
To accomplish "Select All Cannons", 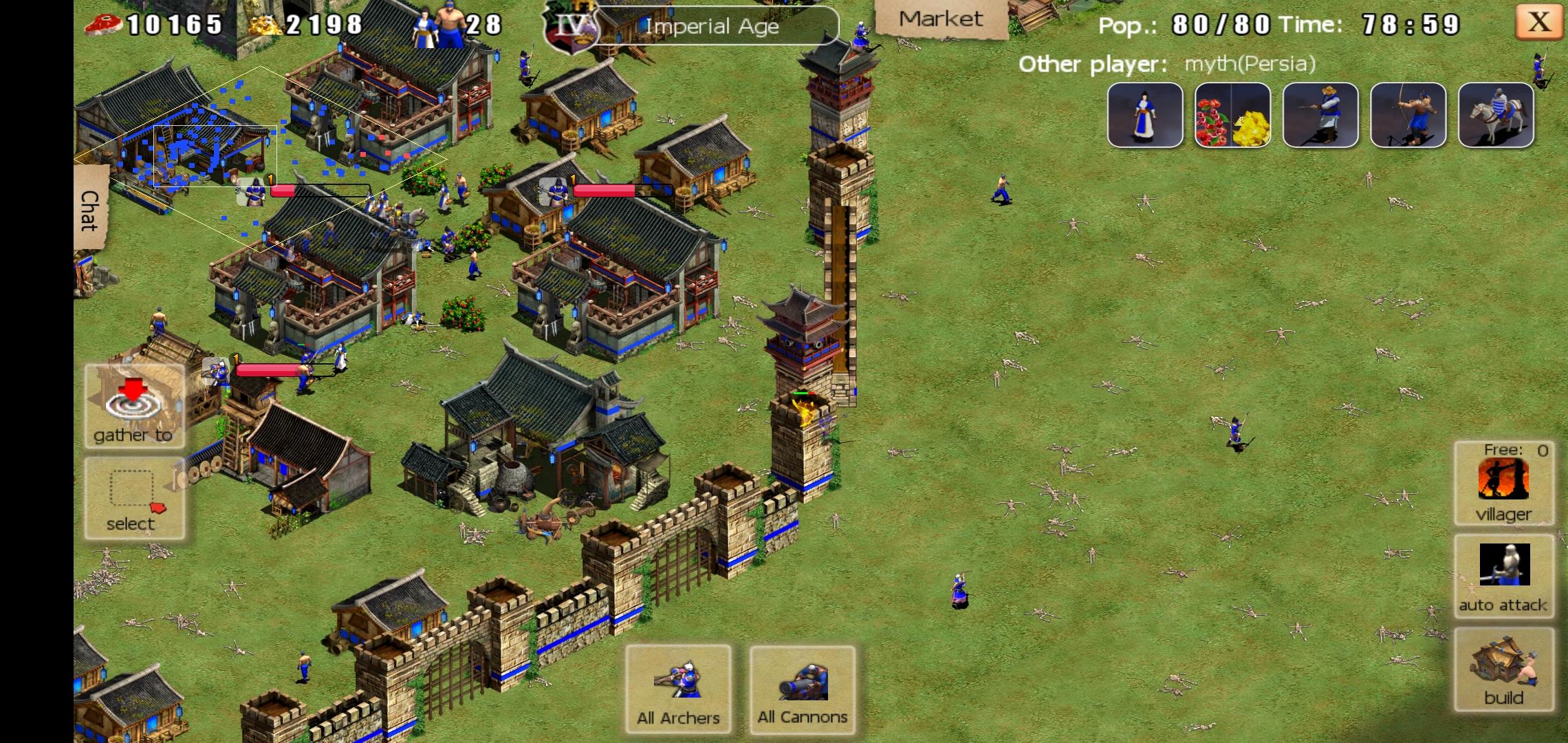I will pyautogui.click(x=803, y=689).
